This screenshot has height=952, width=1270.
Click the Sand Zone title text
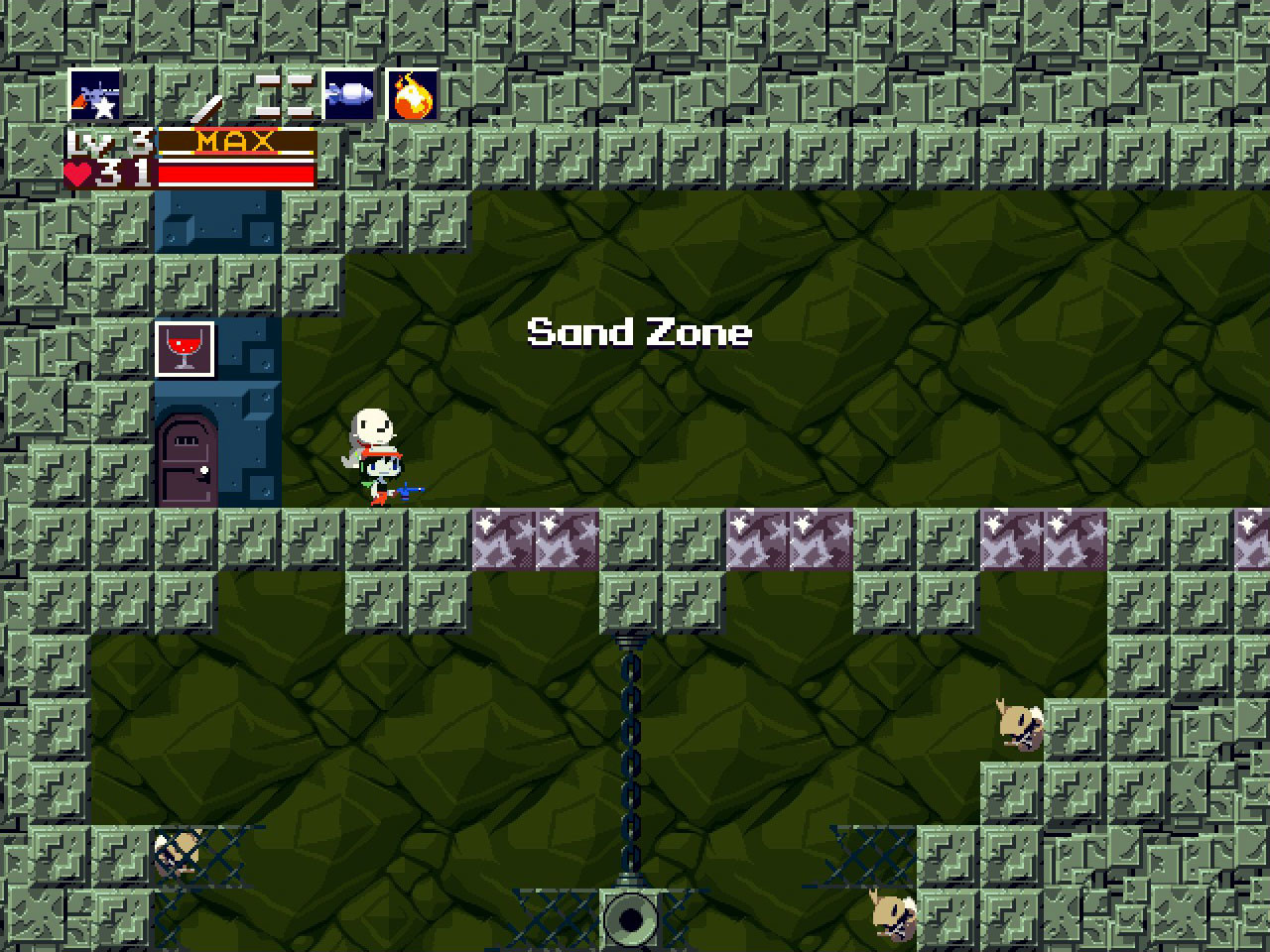click(640, 332)
